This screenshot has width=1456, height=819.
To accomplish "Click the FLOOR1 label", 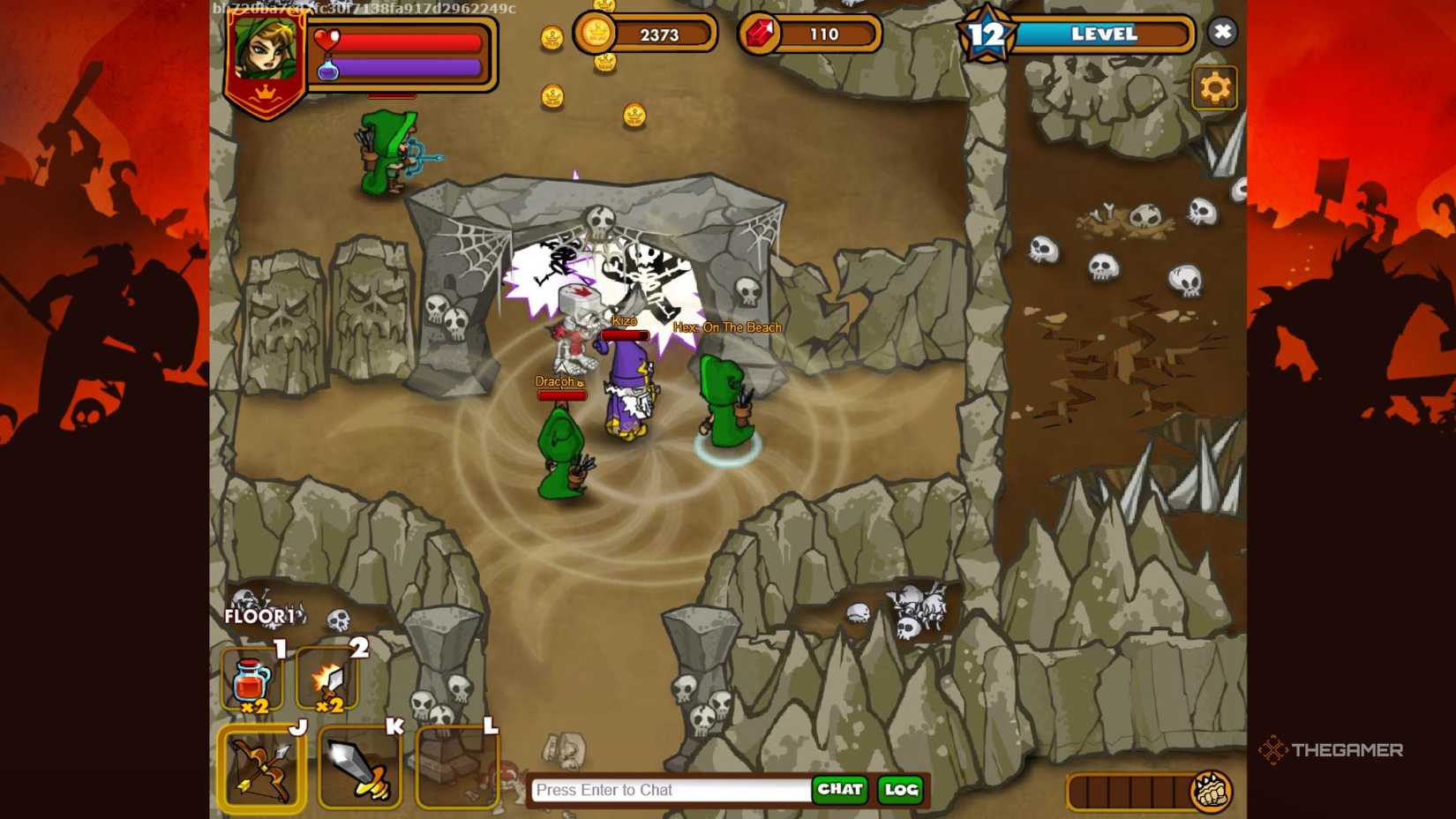I will (x=260, y=616).
